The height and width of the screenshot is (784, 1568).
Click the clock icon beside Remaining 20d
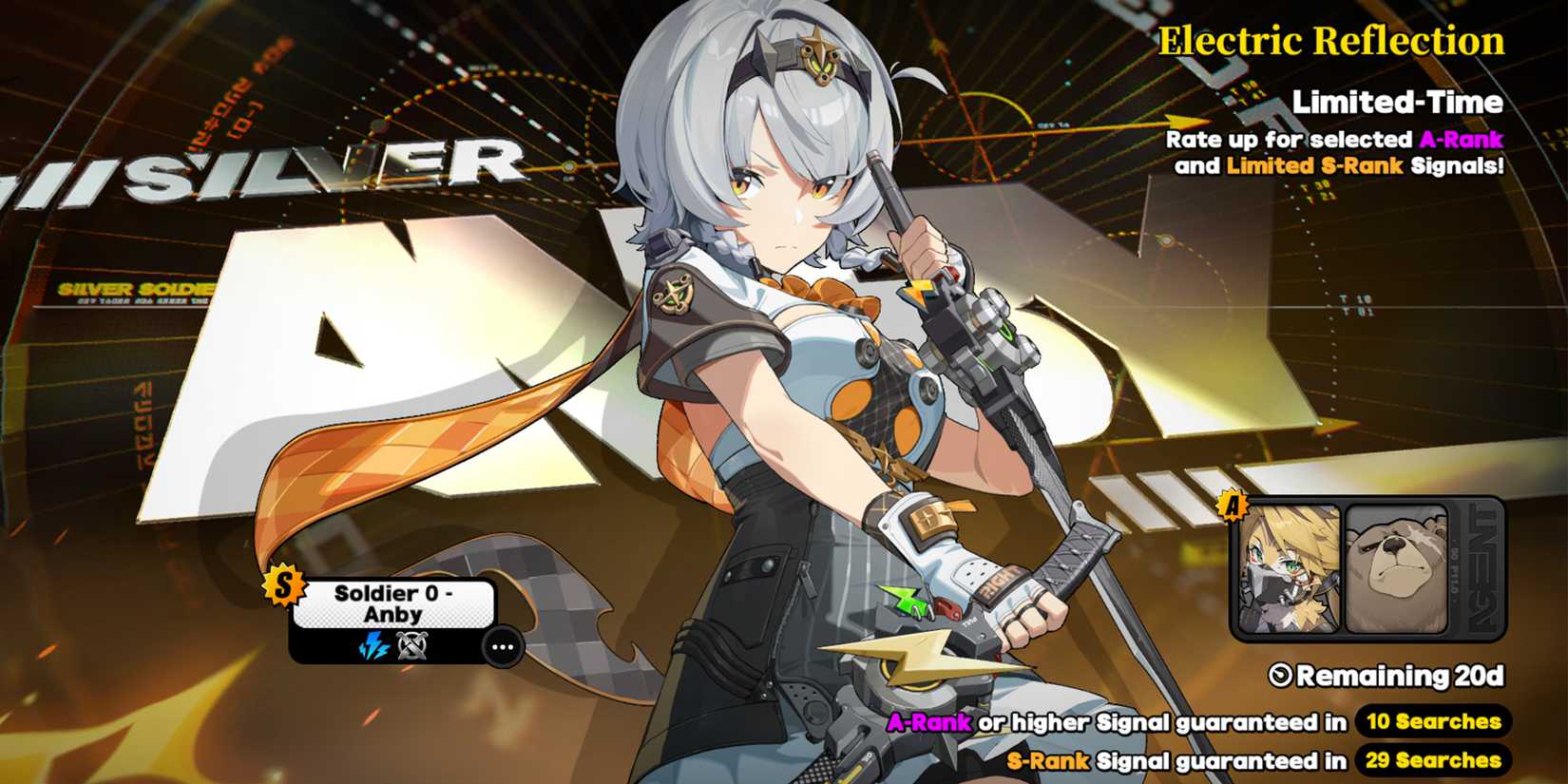point(1282,678)
